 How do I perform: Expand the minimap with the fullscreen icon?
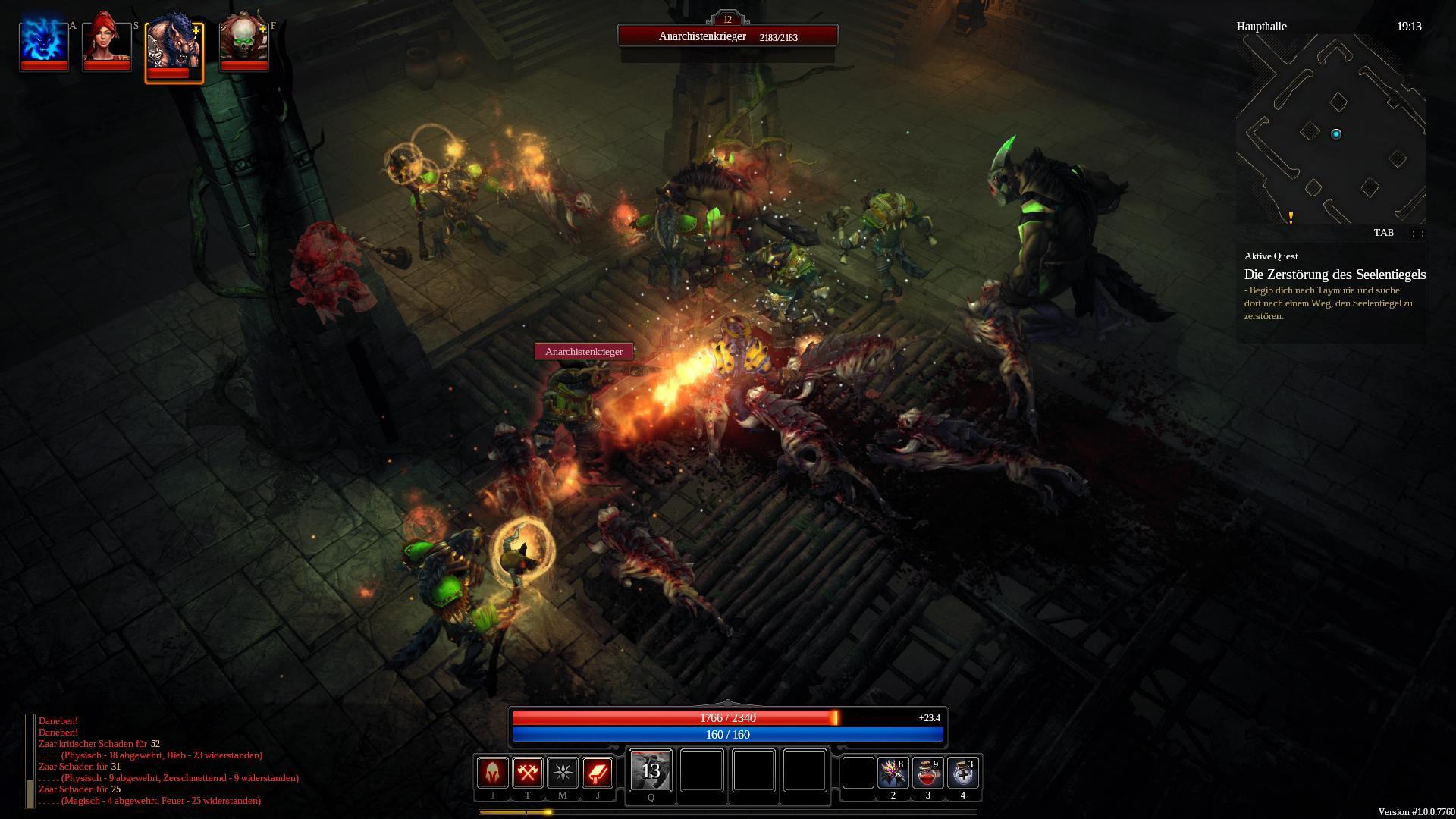(1417, 234)
